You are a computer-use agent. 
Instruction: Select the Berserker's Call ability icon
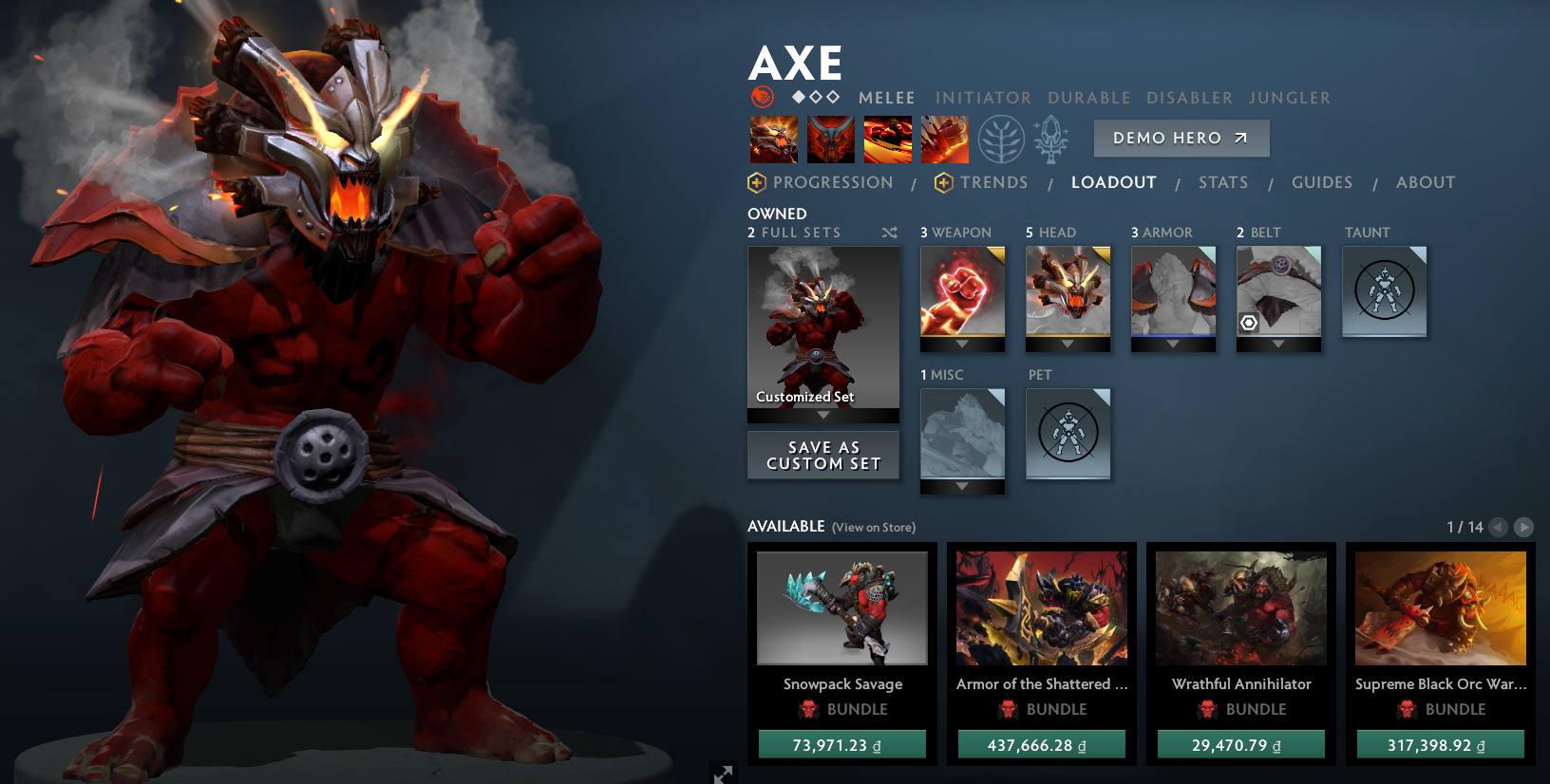(x=773, y=139)
